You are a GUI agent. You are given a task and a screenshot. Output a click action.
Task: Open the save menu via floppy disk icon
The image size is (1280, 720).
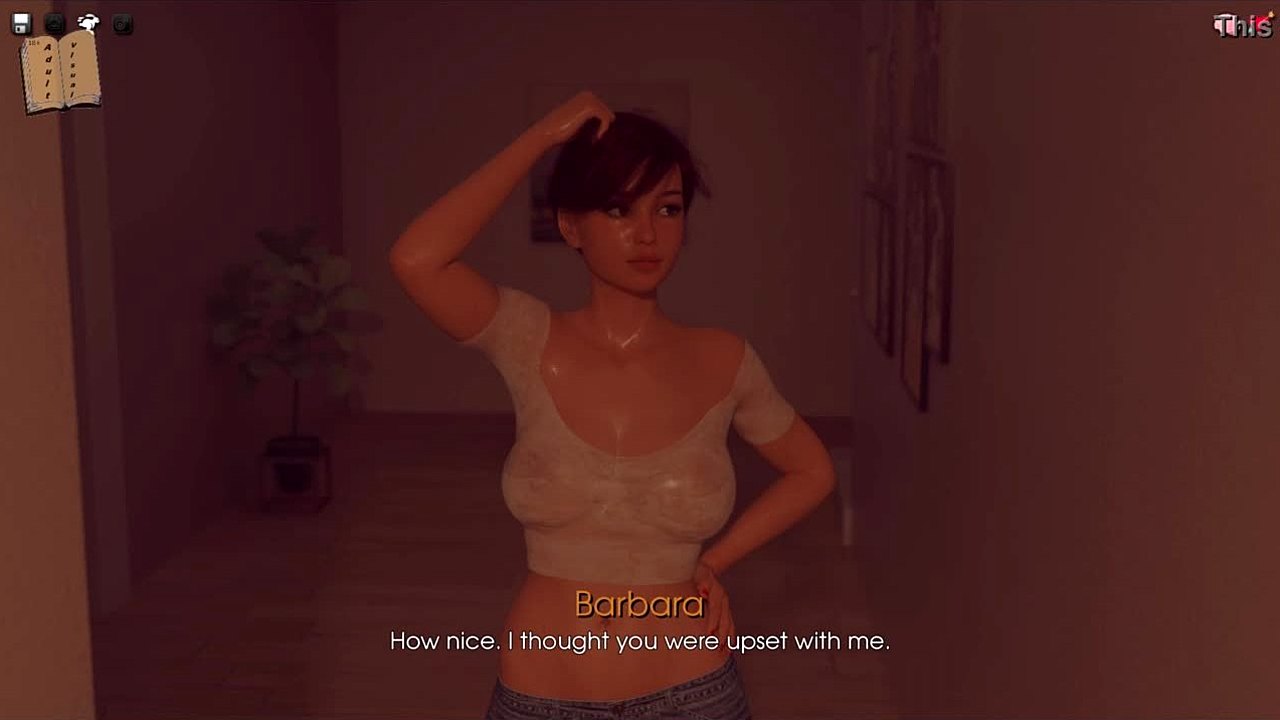click(x=21, y=24)
